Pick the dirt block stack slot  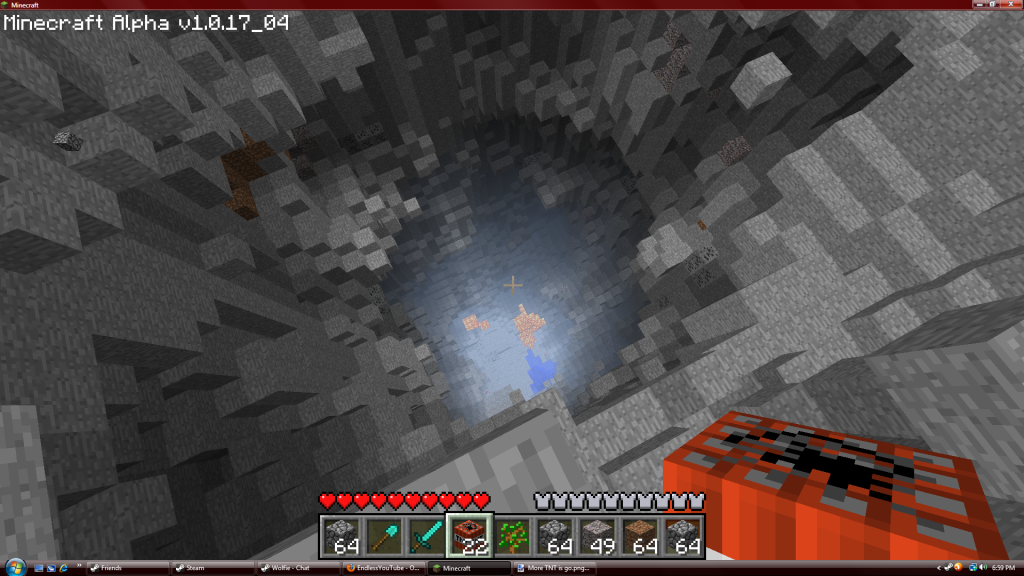pos(641,535)
